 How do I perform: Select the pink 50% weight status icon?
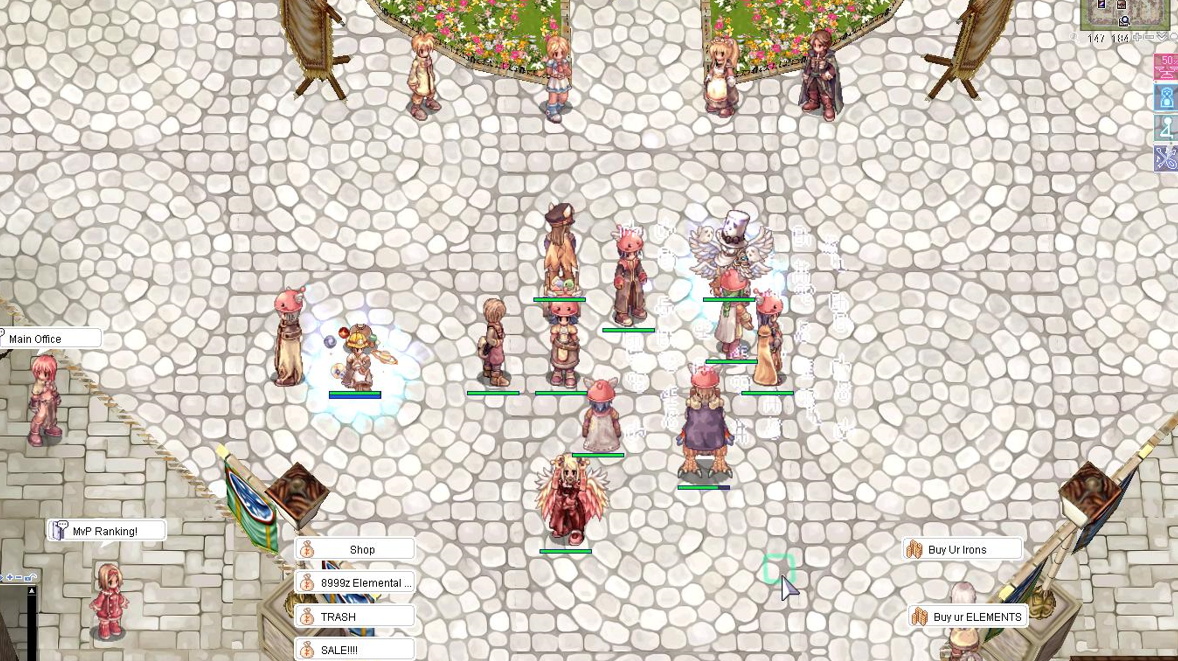point(1166,66)
